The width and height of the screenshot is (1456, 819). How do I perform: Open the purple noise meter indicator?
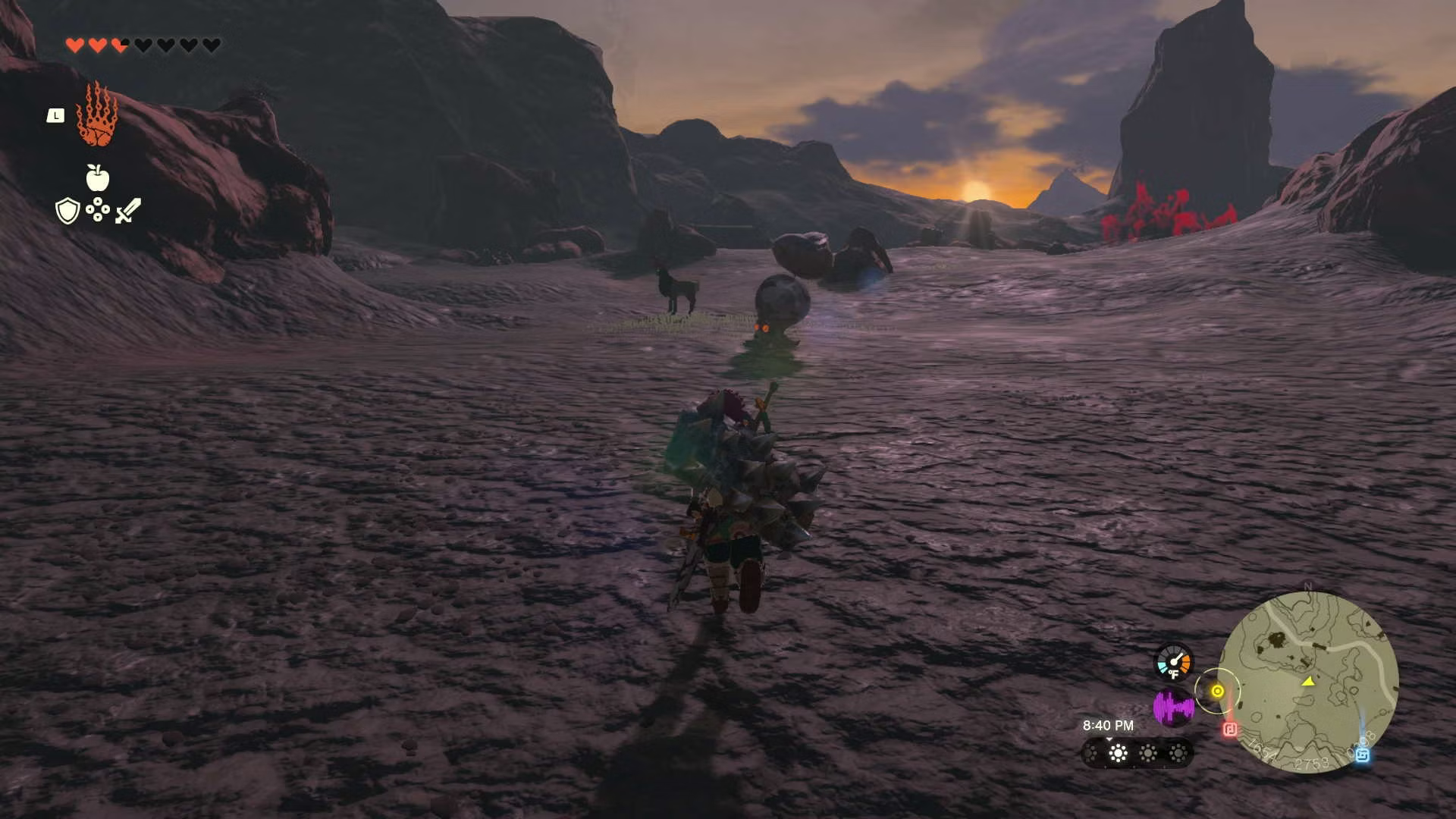[1174, 706]
